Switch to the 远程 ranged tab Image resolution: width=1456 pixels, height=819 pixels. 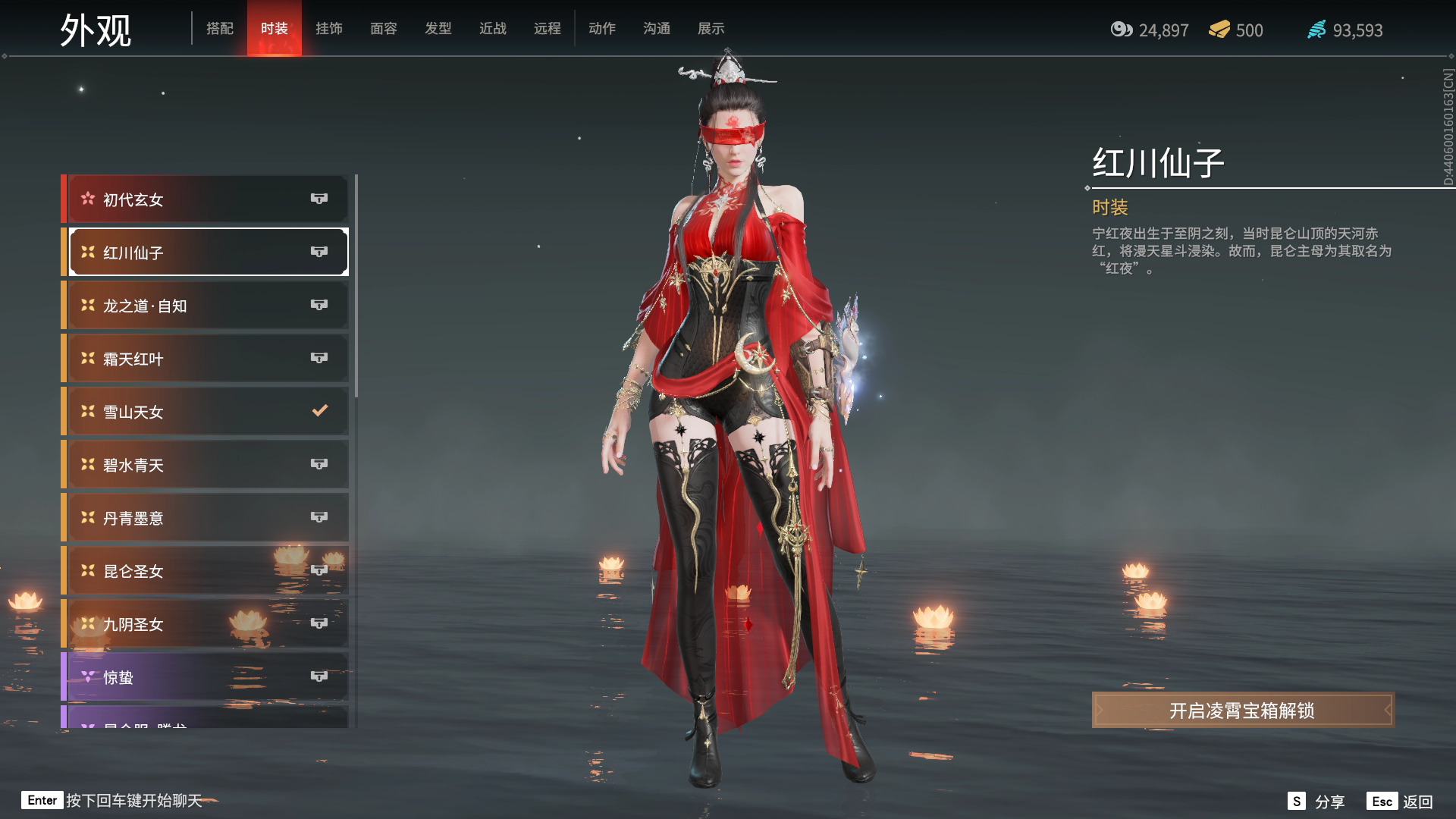(x=548, y=29)
